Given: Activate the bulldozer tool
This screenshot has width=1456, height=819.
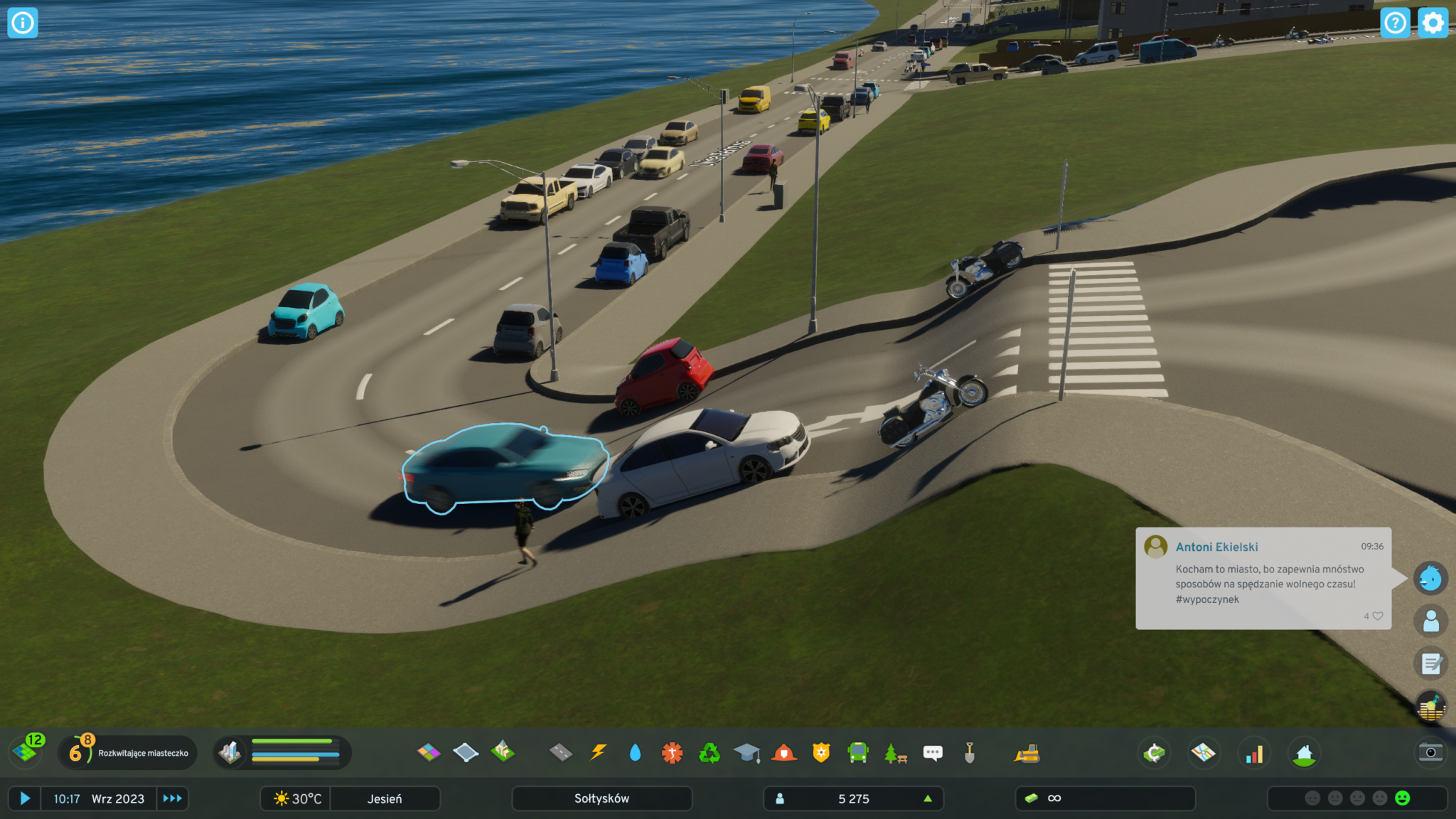Looking at the screenshot, I should tap(1027, 754).
